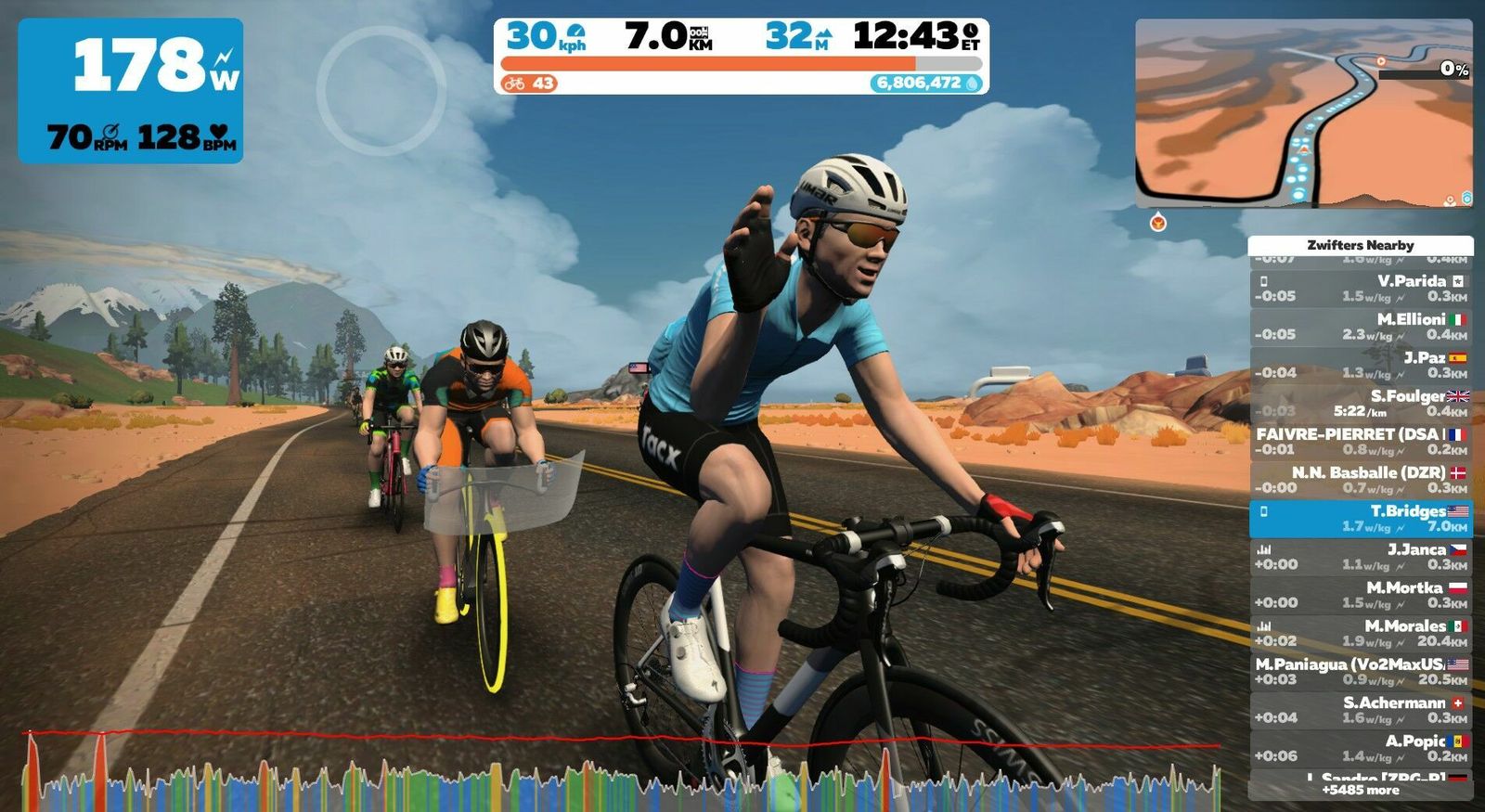Choose rider M.Ellioni from the list
The height and width of the screenshot is (812, 1485).
(x=1361, y=327)
